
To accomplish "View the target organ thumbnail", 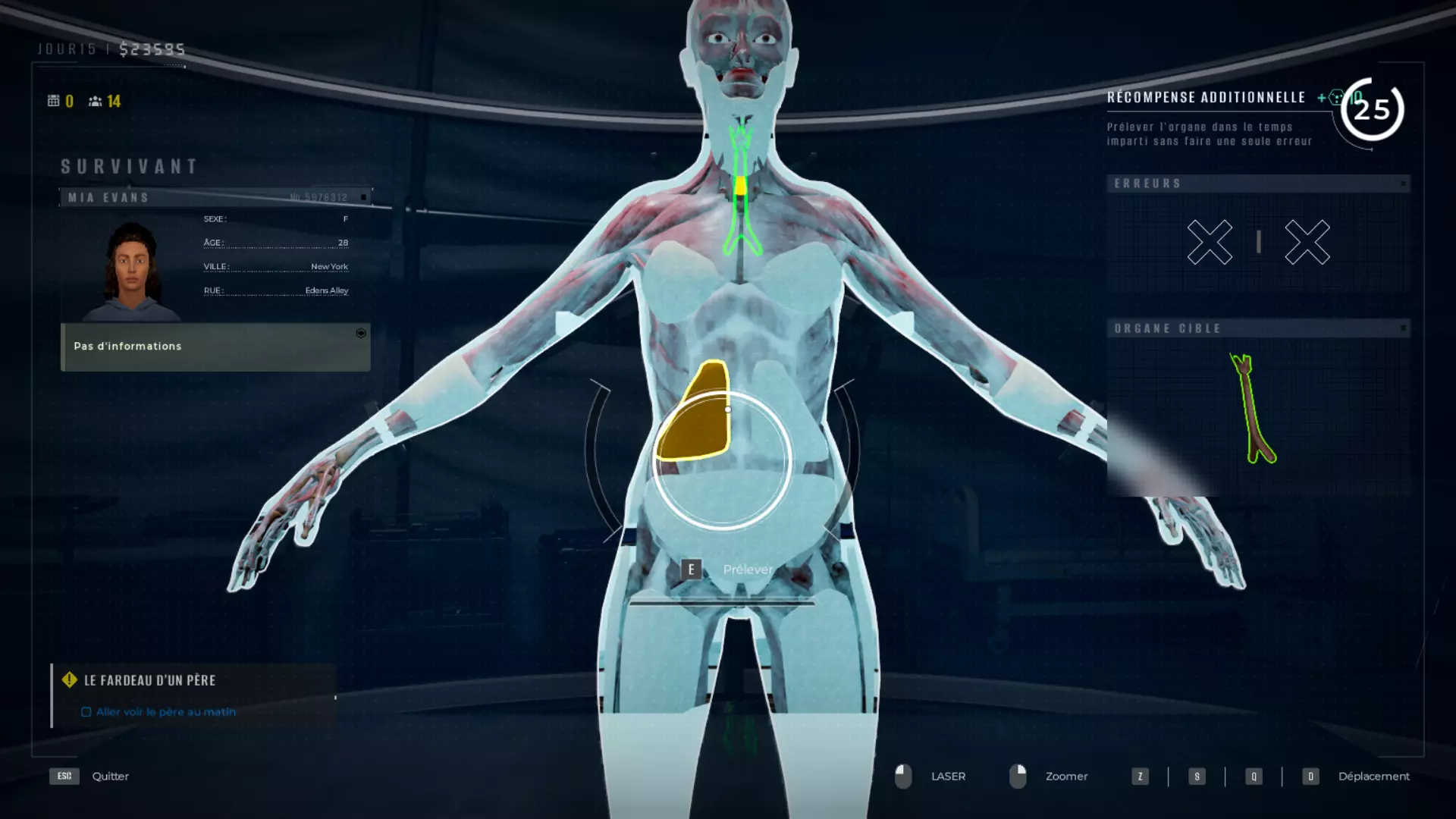I will [1255, 409].
